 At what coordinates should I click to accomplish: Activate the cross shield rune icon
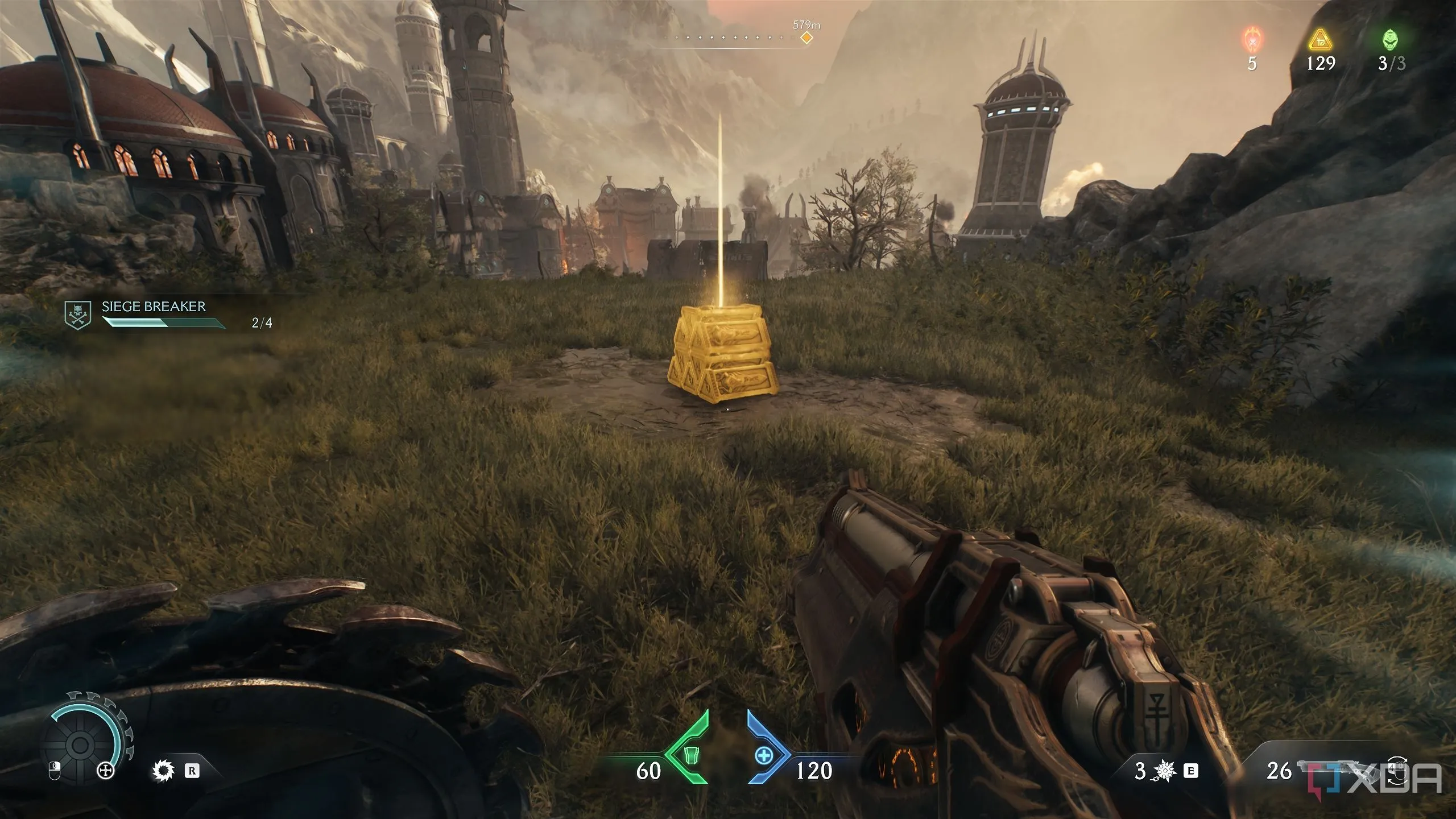[x=106, y=771]
